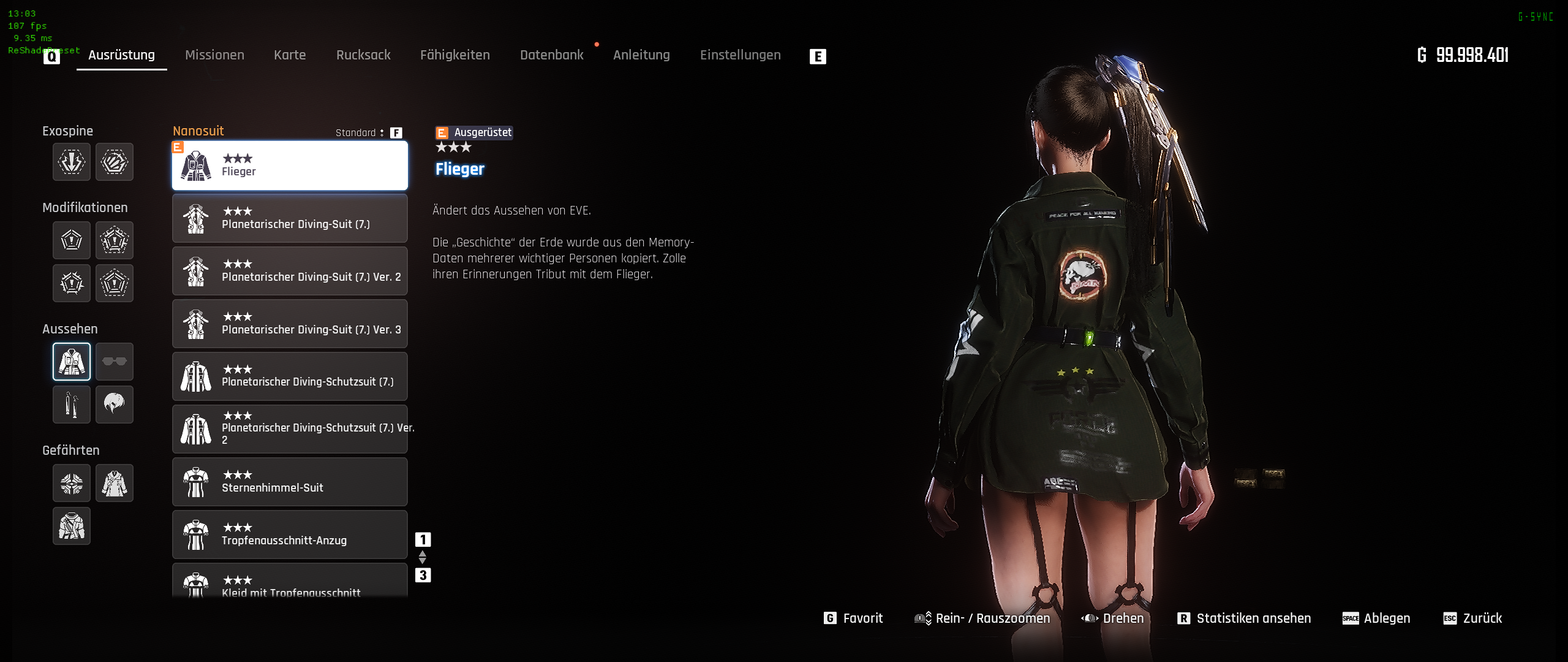This screenshot has height=662, width=1568.
Task: Open the hairstyle appearance slot
Action: 115,405
